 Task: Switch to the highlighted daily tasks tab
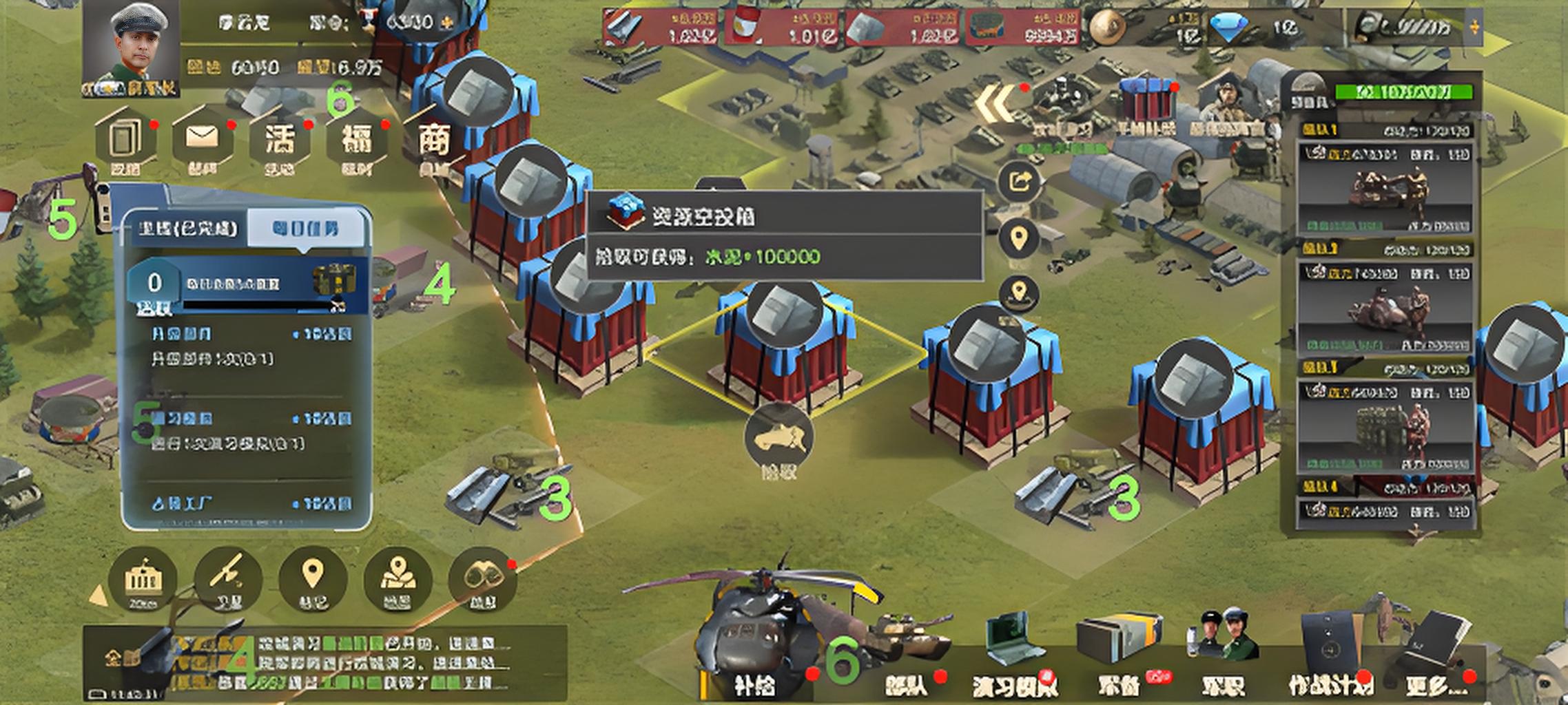tap(305, 229)
